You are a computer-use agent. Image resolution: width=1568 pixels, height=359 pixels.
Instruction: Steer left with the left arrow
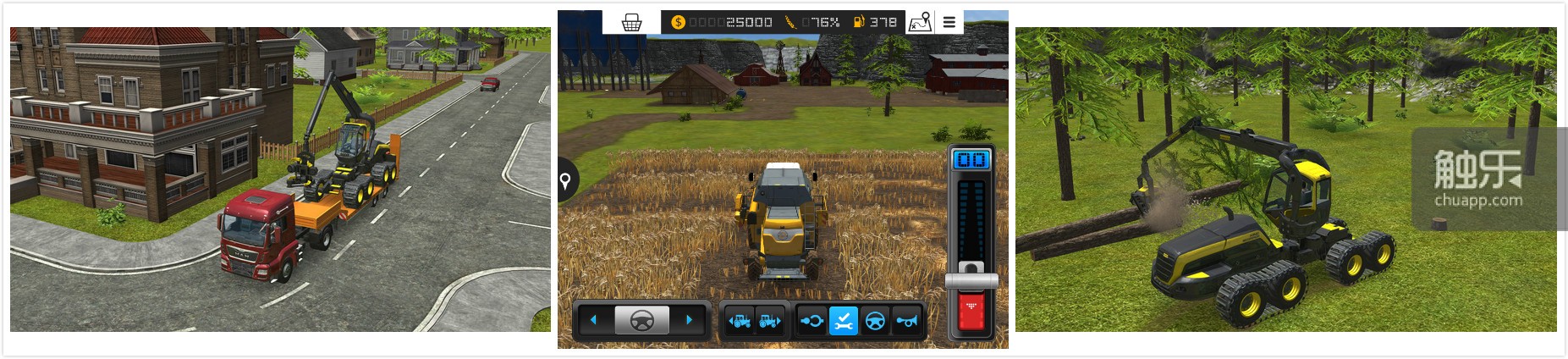coord(593,320)
